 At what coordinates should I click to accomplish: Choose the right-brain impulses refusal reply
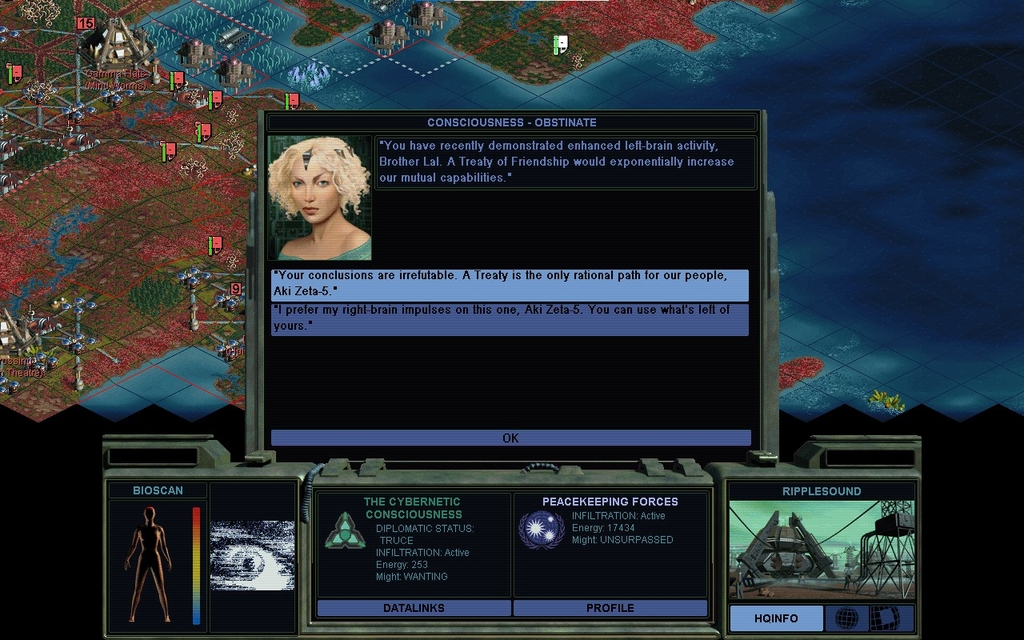(x=509, y=319)
